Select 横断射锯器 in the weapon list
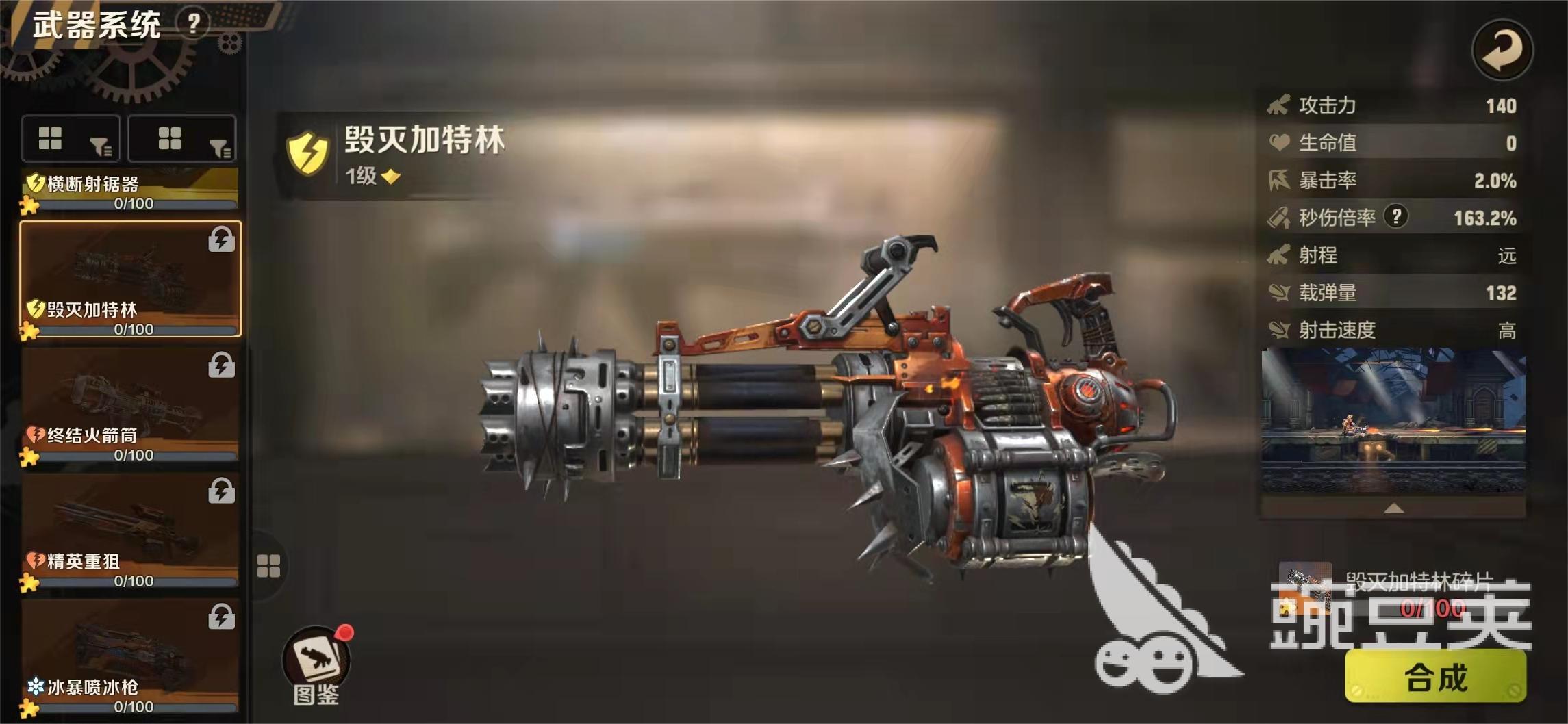This screenshot has height=724, width=1568. coord(130,189)
